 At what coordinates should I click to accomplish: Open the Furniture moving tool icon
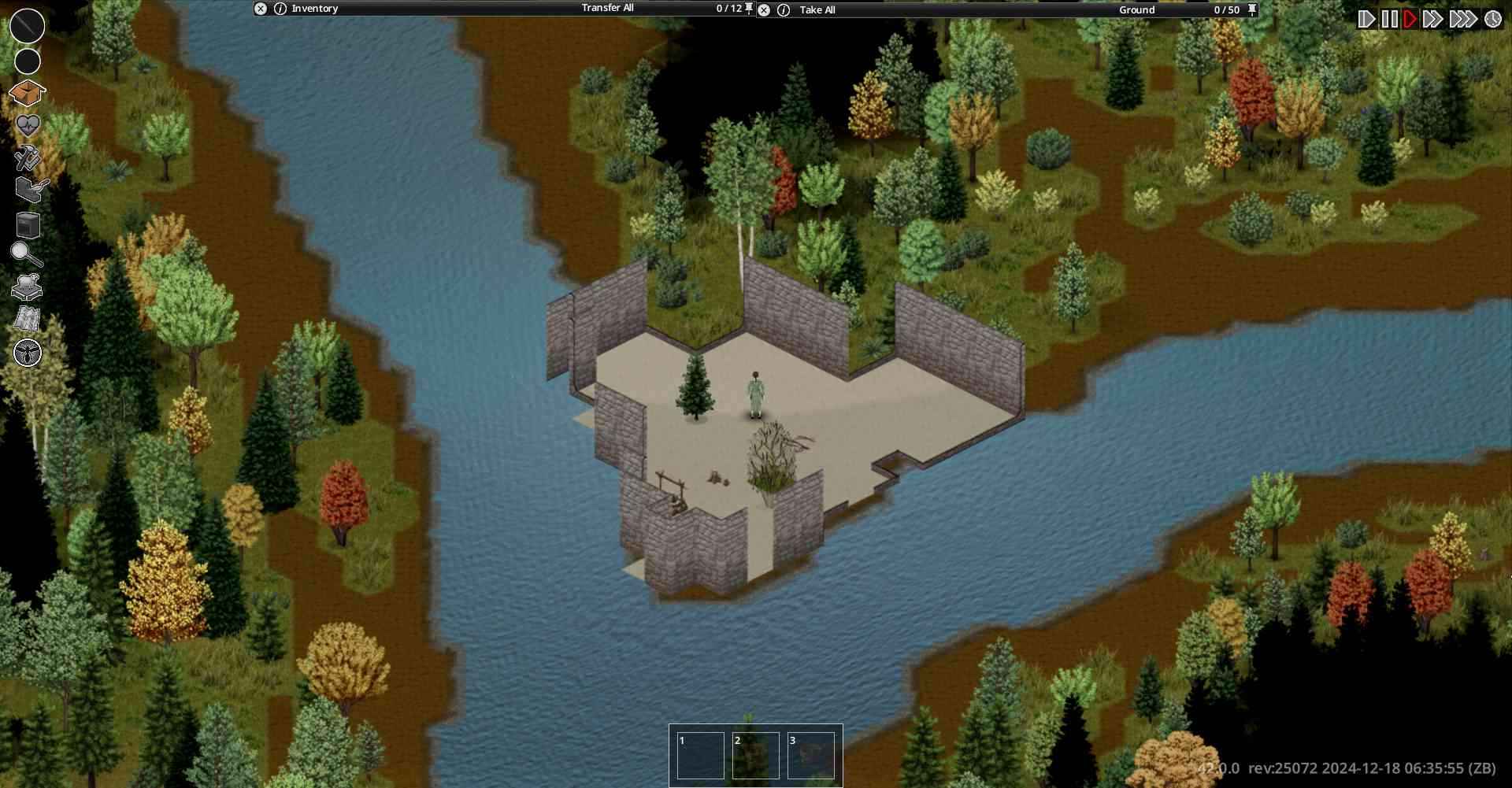[x=28, y=189]
